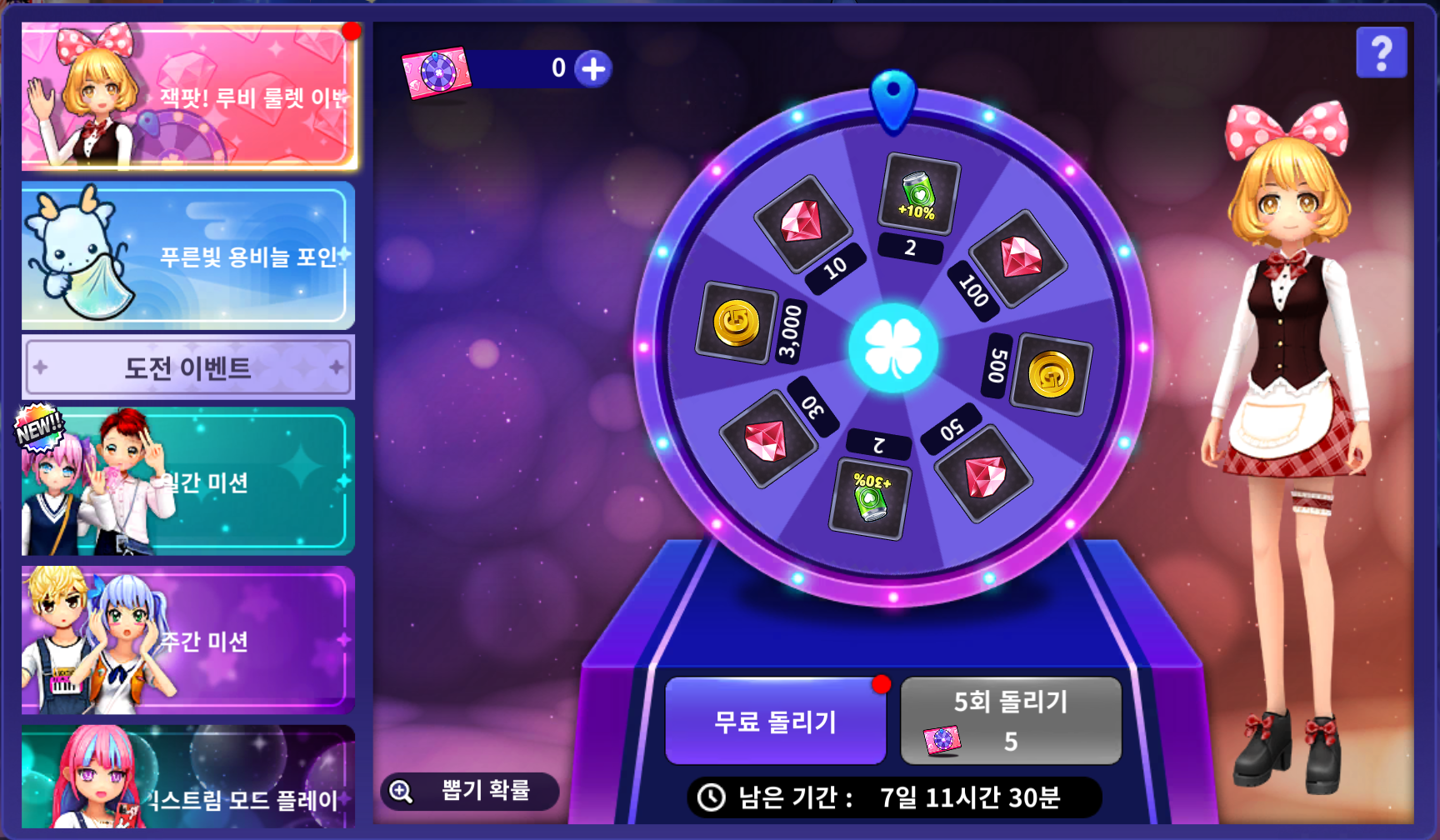Show the 뽑기 확률 draw rates
Screen dimensions: 1440x840
(x=470, y=791)
